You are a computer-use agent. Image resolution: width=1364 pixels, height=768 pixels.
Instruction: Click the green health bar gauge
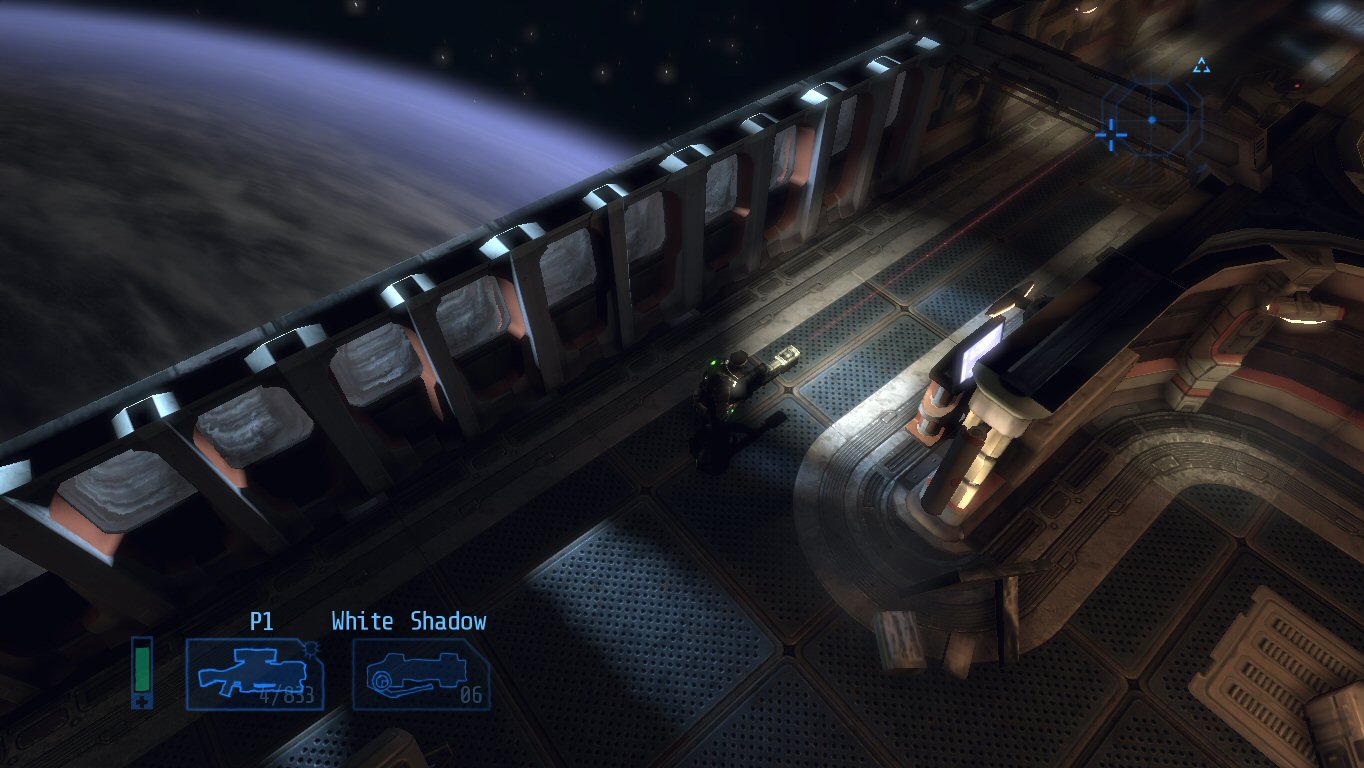[x=140, y=670]
